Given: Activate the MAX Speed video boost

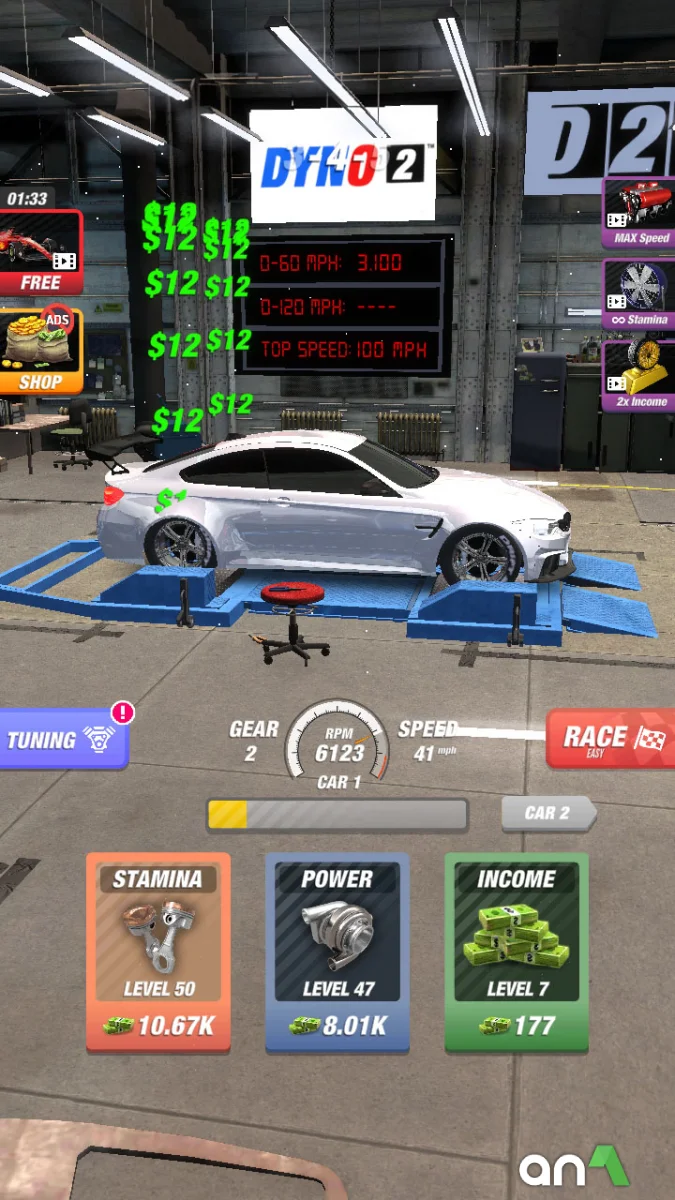Looking at the screenshot, I should (x=640, y=213).
